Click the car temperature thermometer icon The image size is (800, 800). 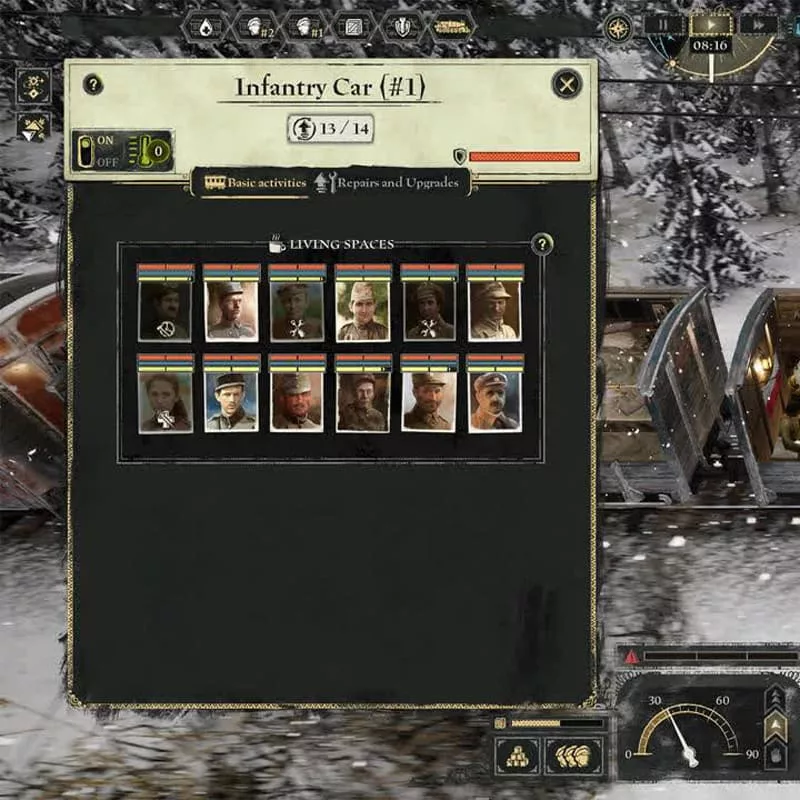(150, 151)
